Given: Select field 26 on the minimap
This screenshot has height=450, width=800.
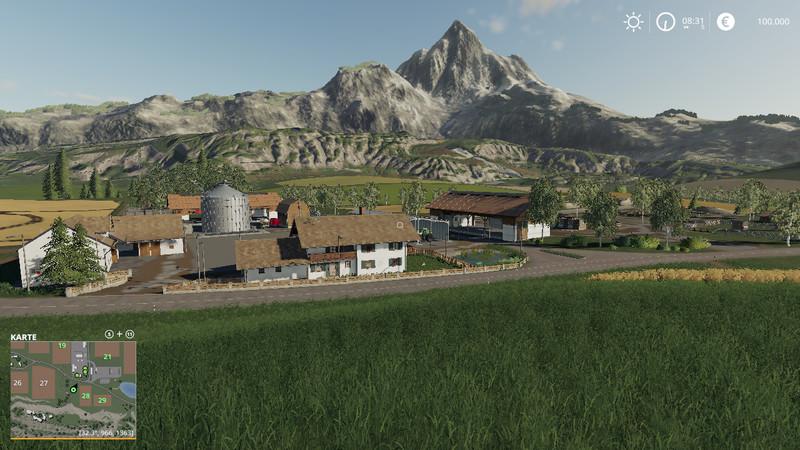Looking at the screenshot, I should [18, 382].
